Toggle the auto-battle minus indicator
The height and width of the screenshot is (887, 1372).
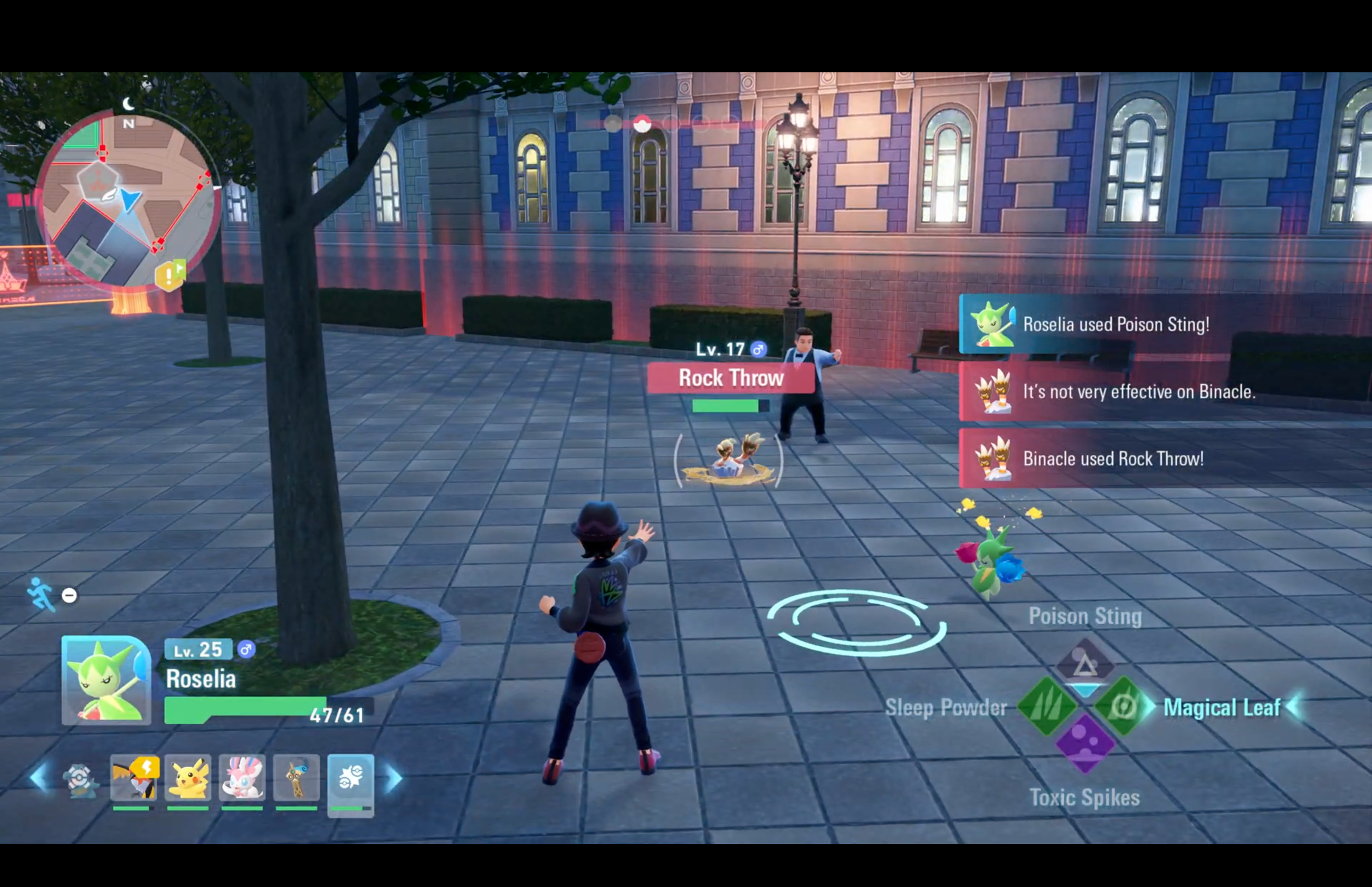(69, 596)
